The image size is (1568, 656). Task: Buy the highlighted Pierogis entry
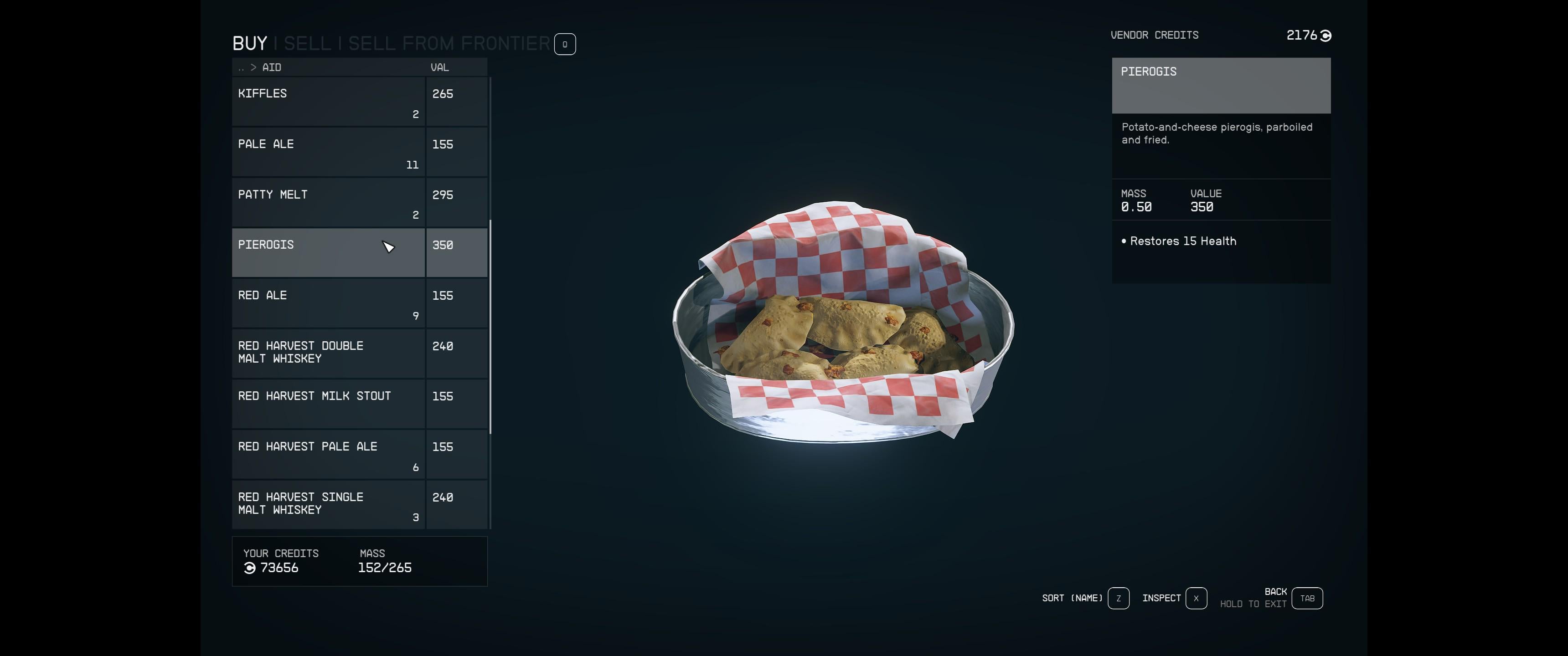pyautogui.click(x=328, y=252)
